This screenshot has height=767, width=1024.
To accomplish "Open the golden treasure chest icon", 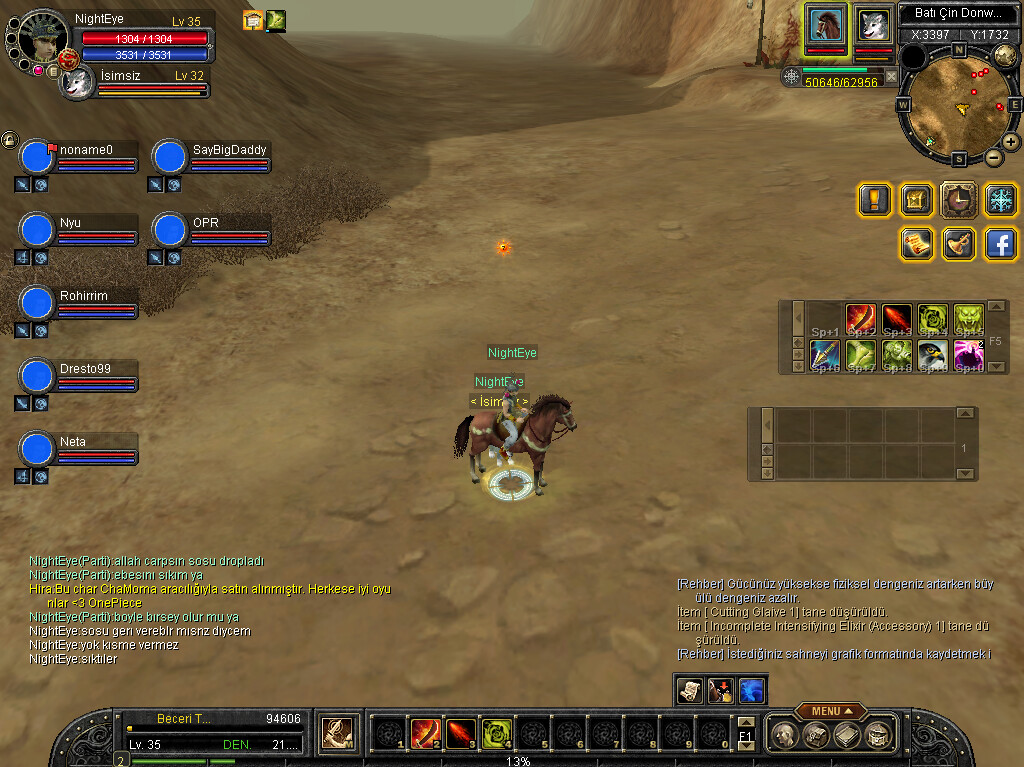I will [x=917, y=199].
